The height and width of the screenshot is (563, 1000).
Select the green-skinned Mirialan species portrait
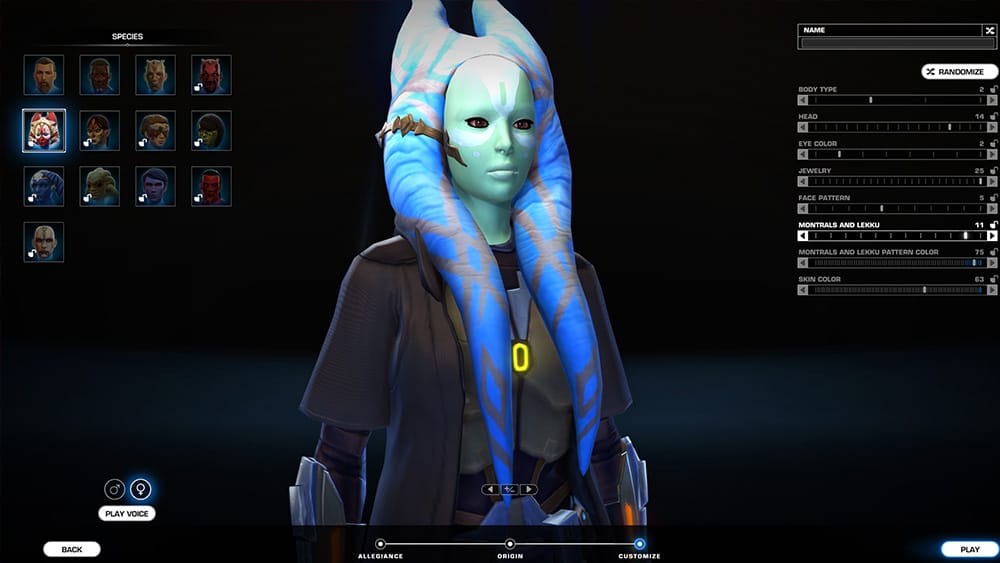211,130
